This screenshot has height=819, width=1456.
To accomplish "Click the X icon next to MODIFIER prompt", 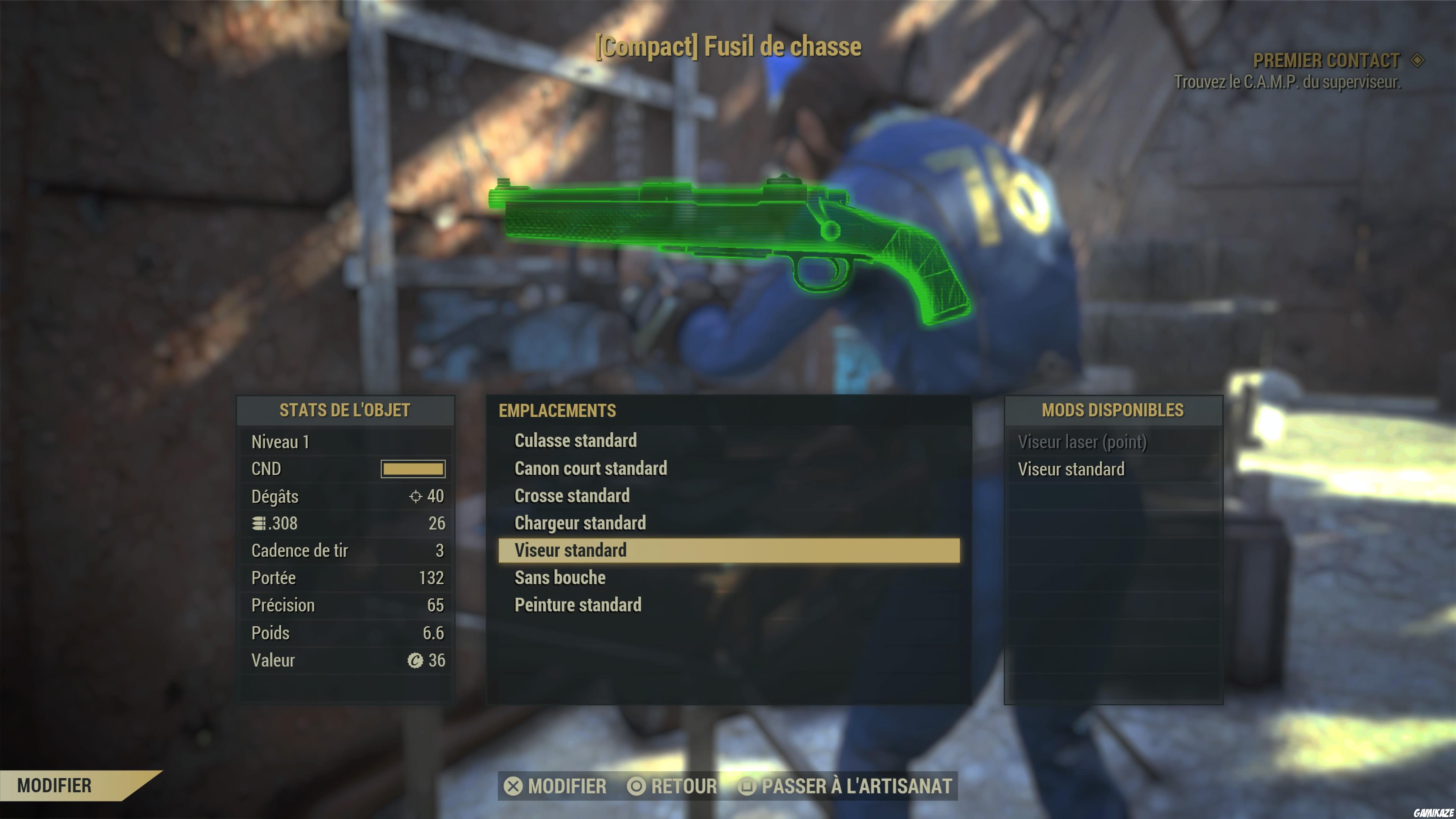I will pos(514,787).
